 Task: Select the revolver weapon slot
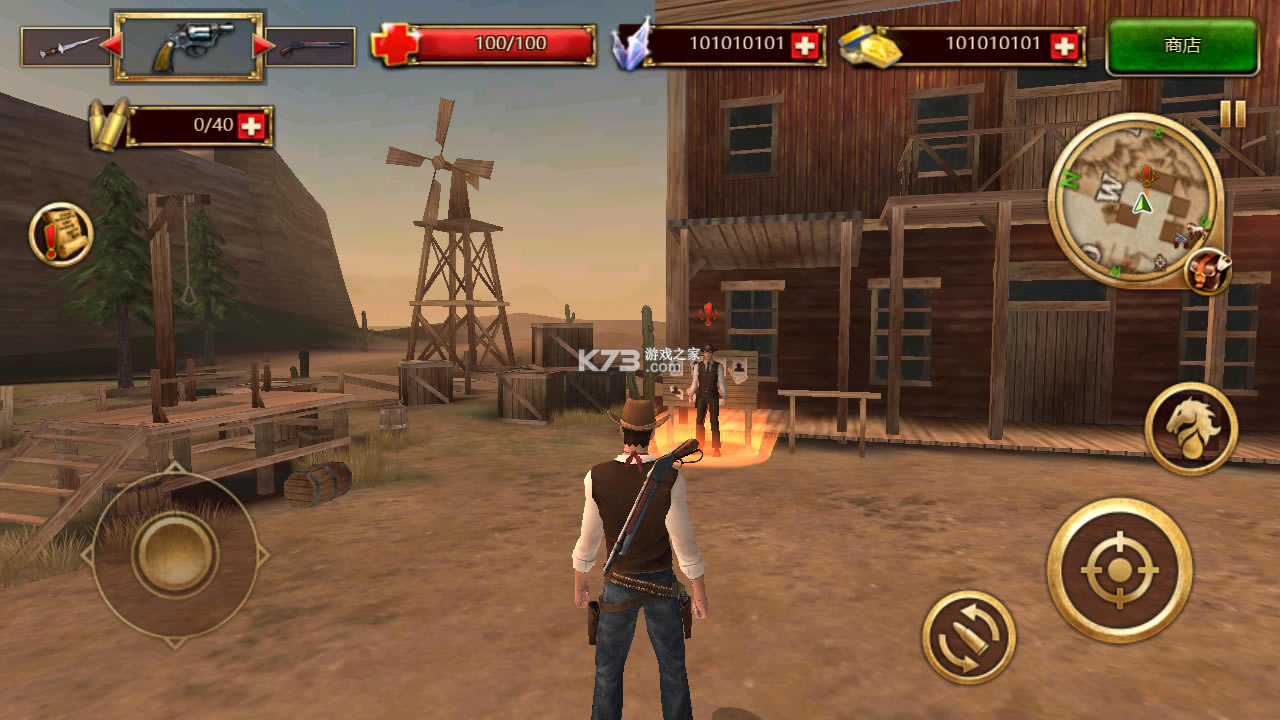[x=188, y=46]
